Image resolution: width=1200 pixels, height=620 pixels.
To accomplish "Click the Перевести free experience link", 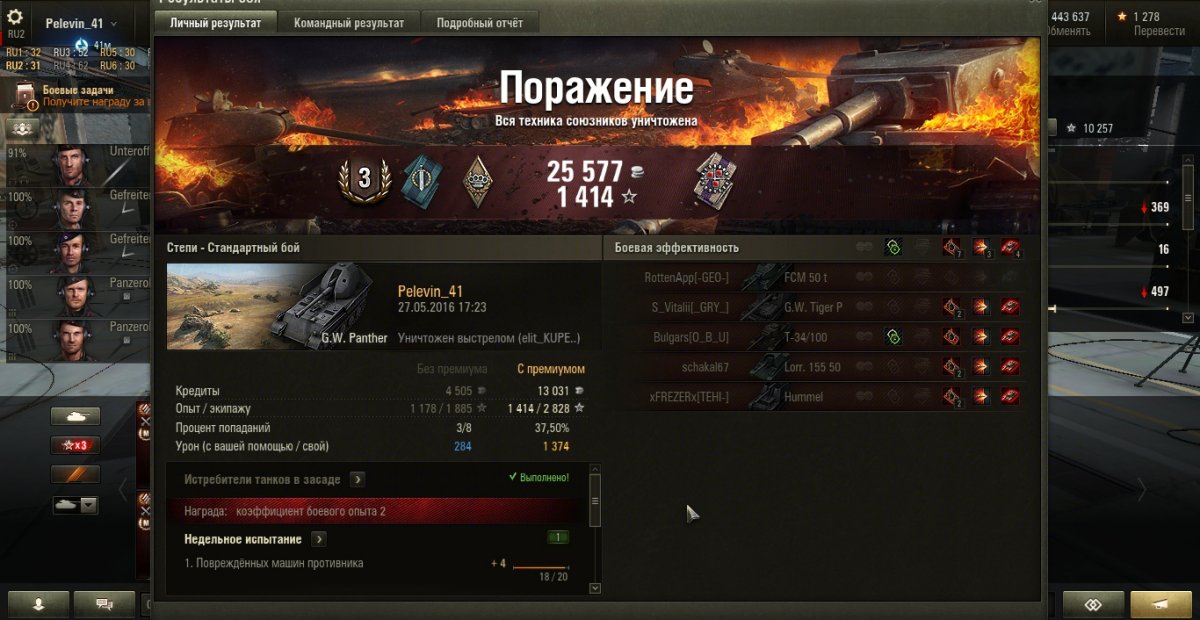I will point(1159,31).
